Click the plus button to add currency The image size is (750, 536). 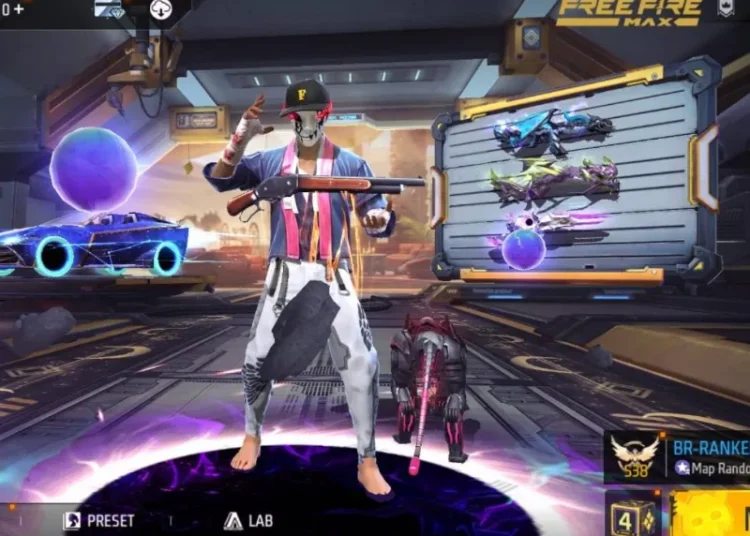click(x=19, y=9)
